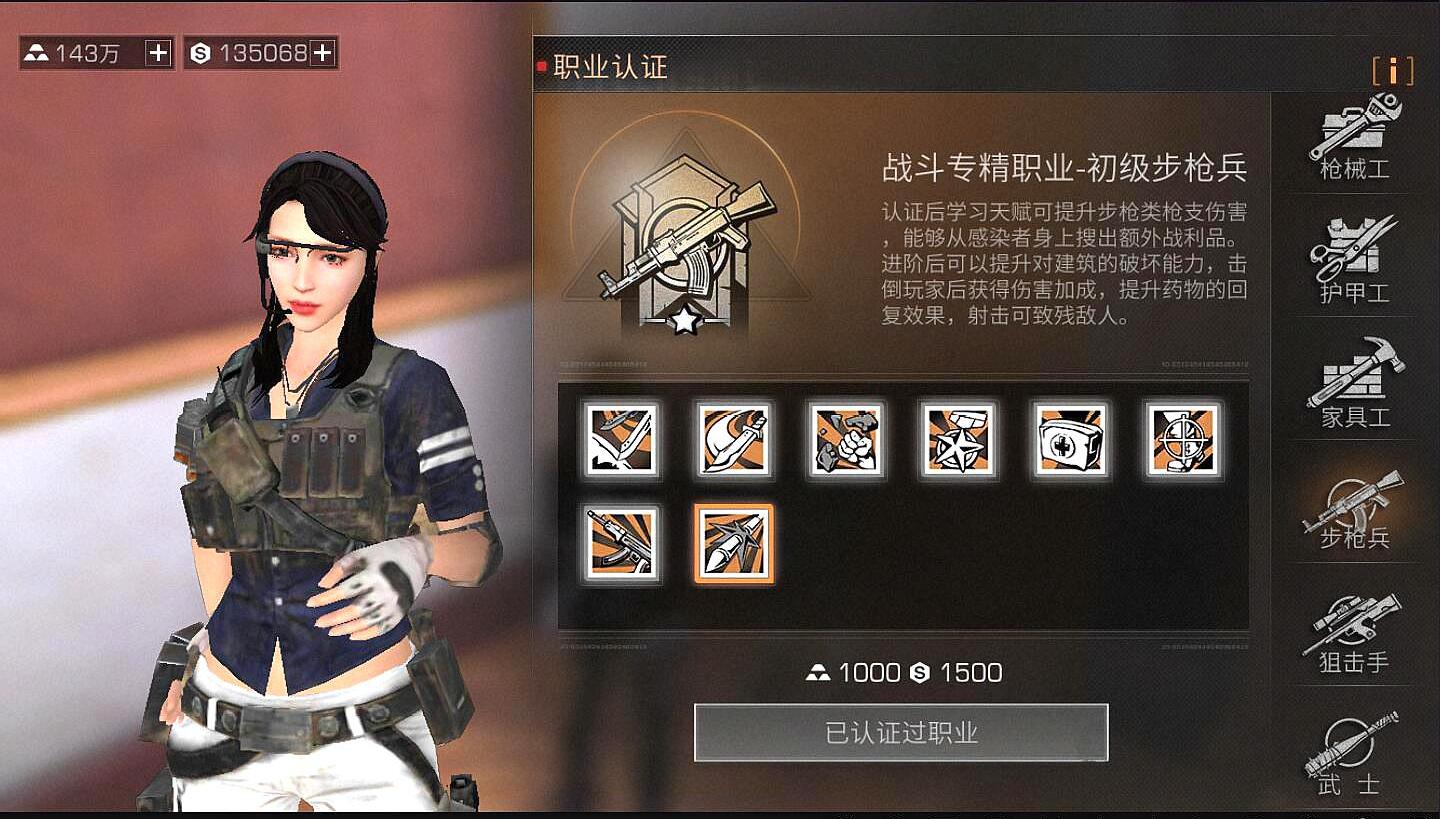Select the crosshair scope talent icon
Viewport: 1440px width, 819px height.
(1182, 443)
